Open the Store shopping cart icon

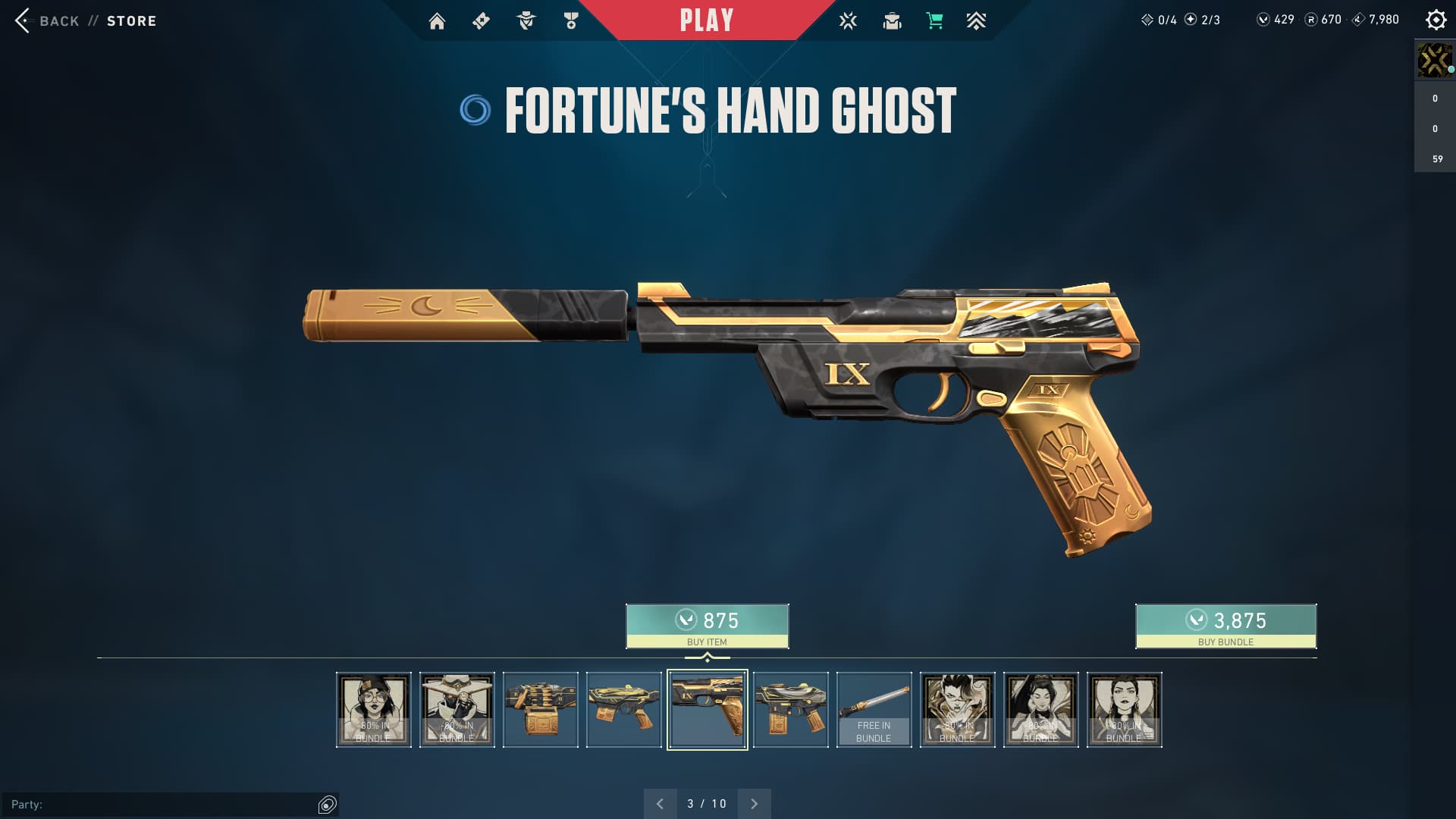[x=934, y=21]
